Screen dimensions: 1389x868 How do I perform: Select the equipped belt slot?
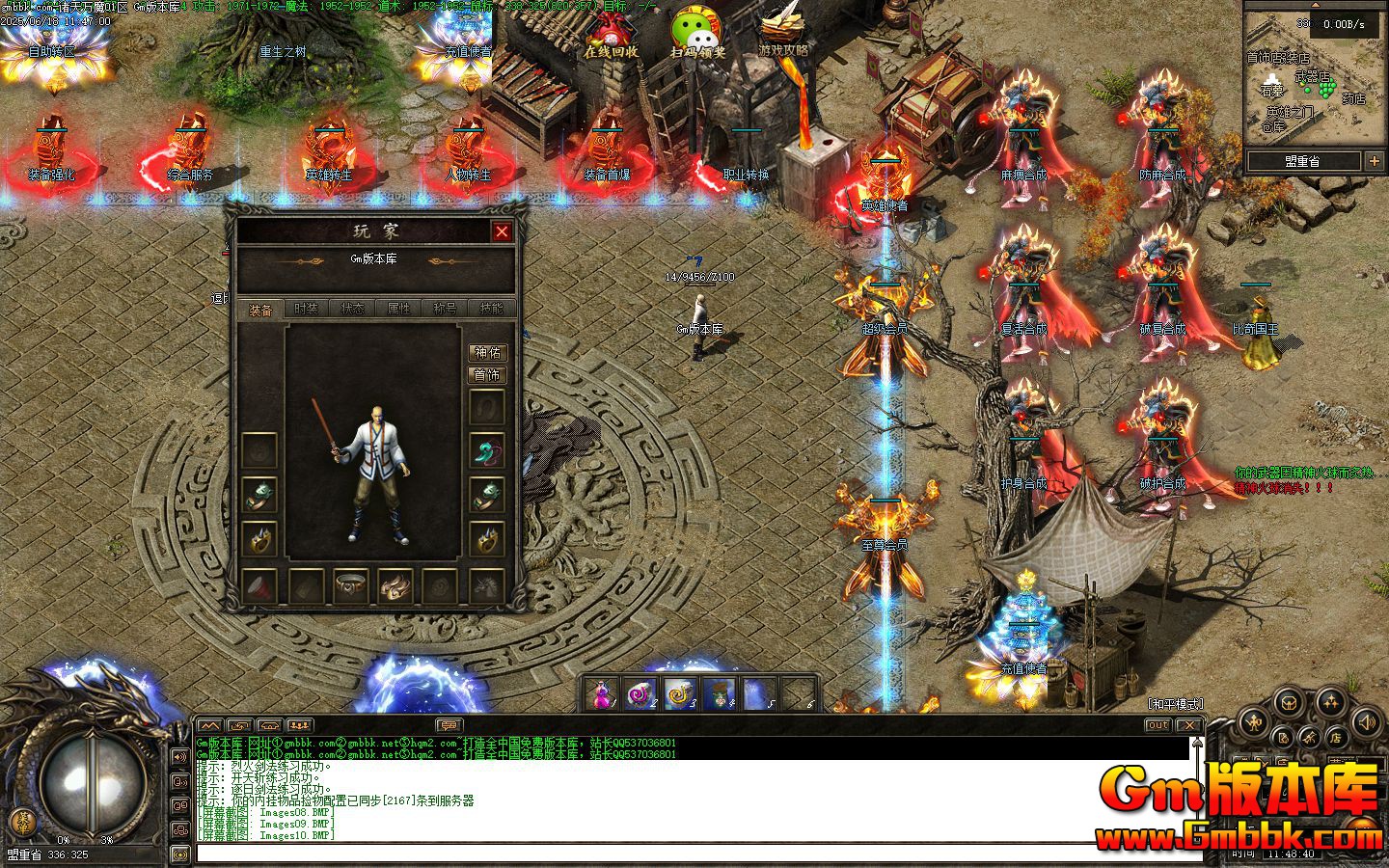pos(351,585)
